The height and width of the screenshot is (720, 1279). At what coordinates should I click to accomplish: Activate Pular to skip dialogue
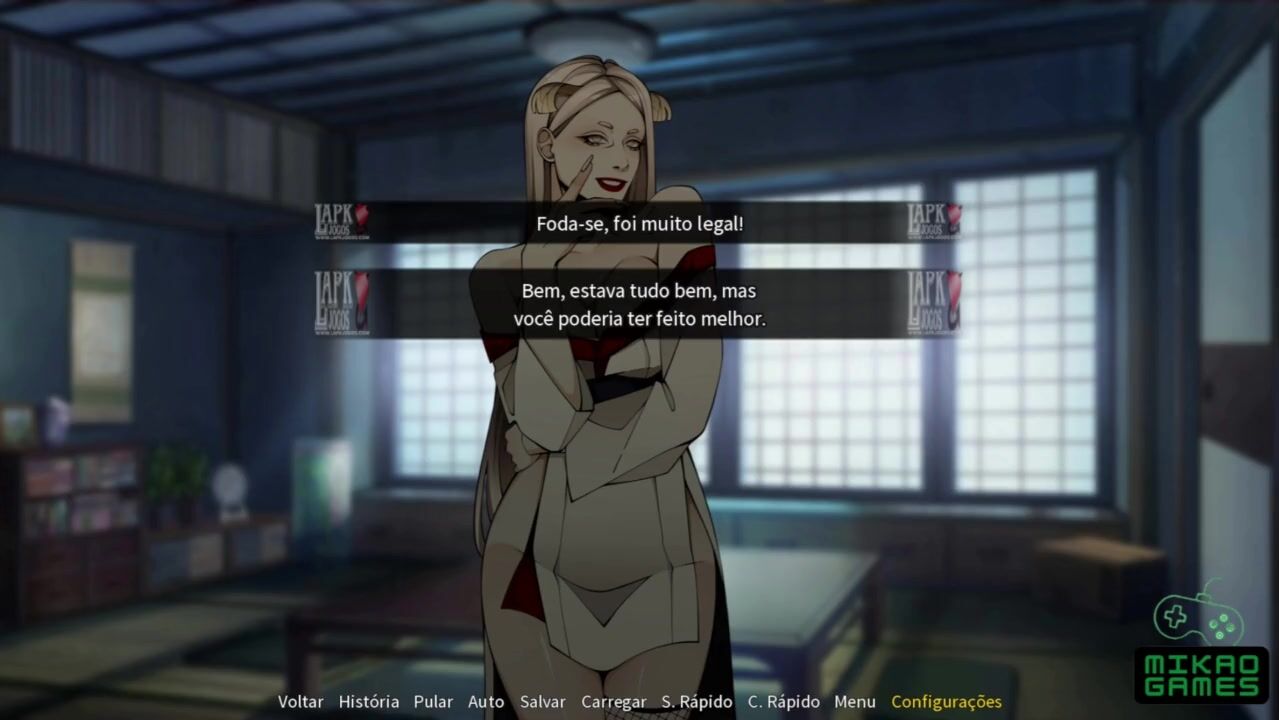click(433, 702)
